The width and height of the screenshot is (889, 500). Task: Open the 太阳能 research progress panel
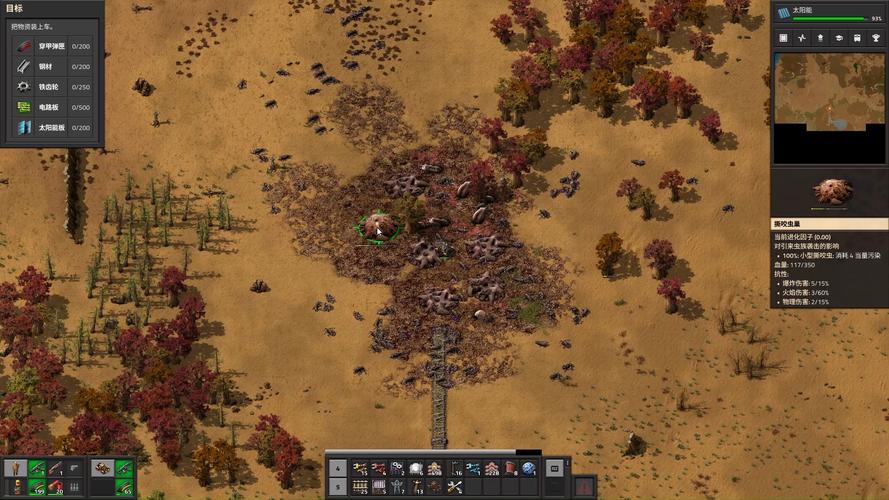[829, 13]
